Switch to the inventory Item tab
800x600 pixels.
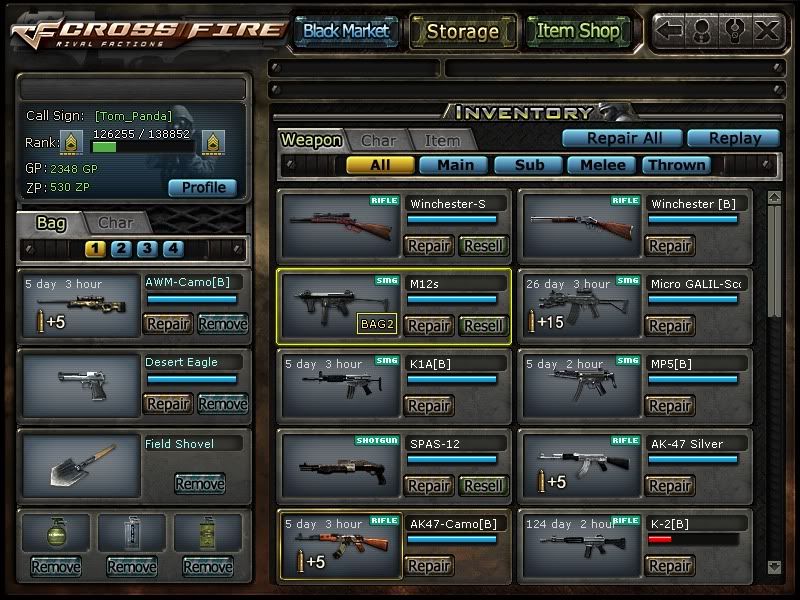[442, 141]
